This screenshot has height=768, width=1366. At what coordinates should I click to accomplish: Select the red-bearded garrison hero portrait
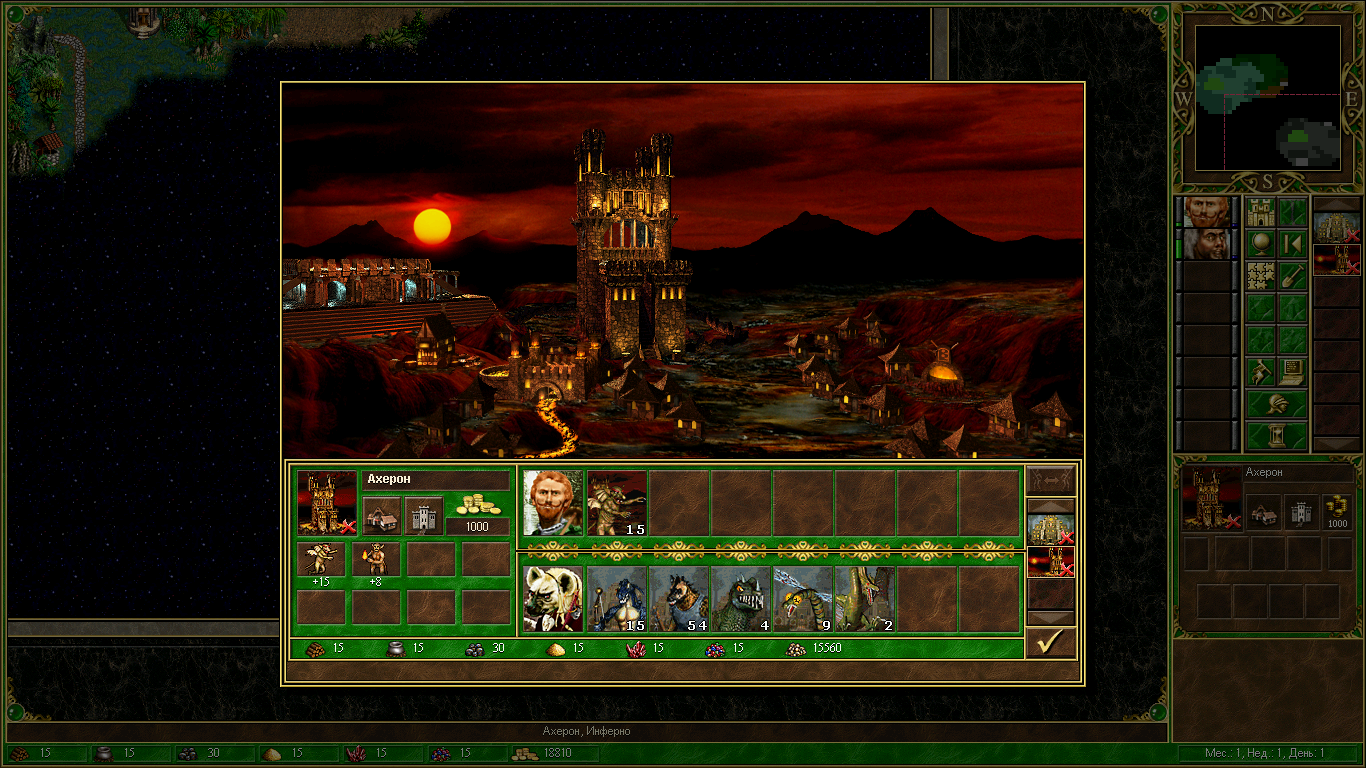[552, 503]
